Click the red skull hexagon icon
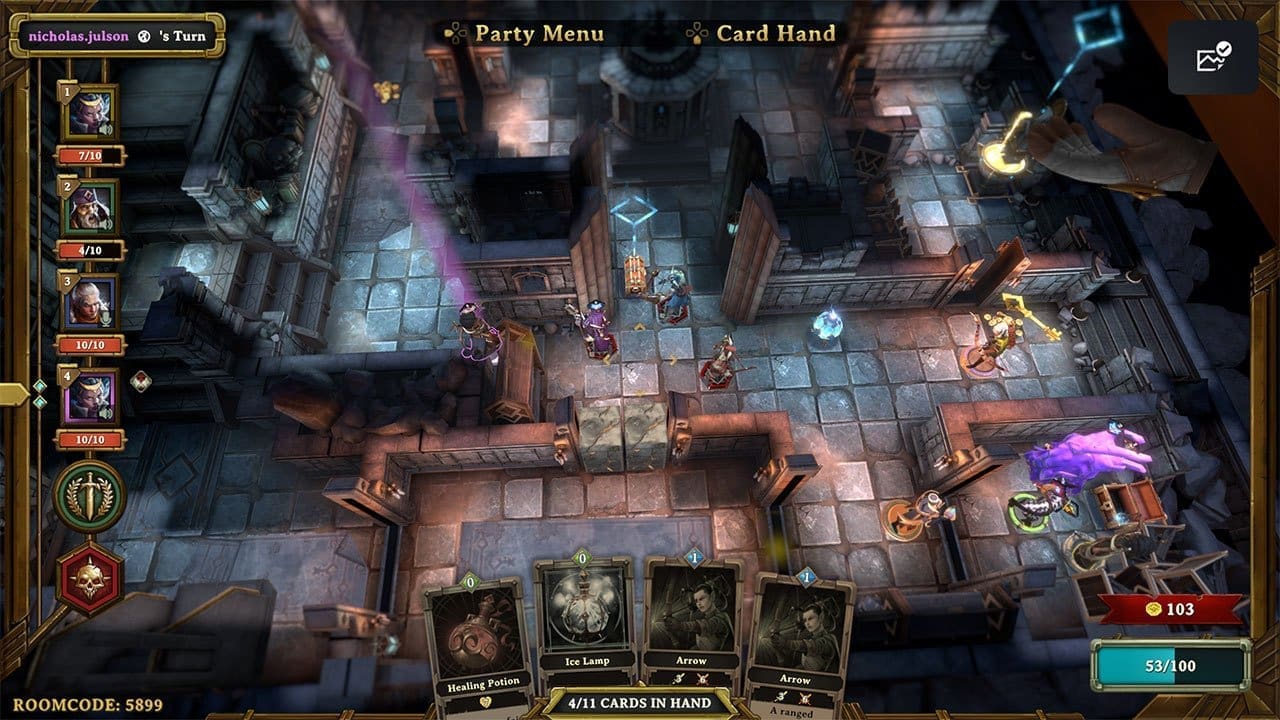Viewport: 1280px width, 720px height. click(x=90, y=579)
